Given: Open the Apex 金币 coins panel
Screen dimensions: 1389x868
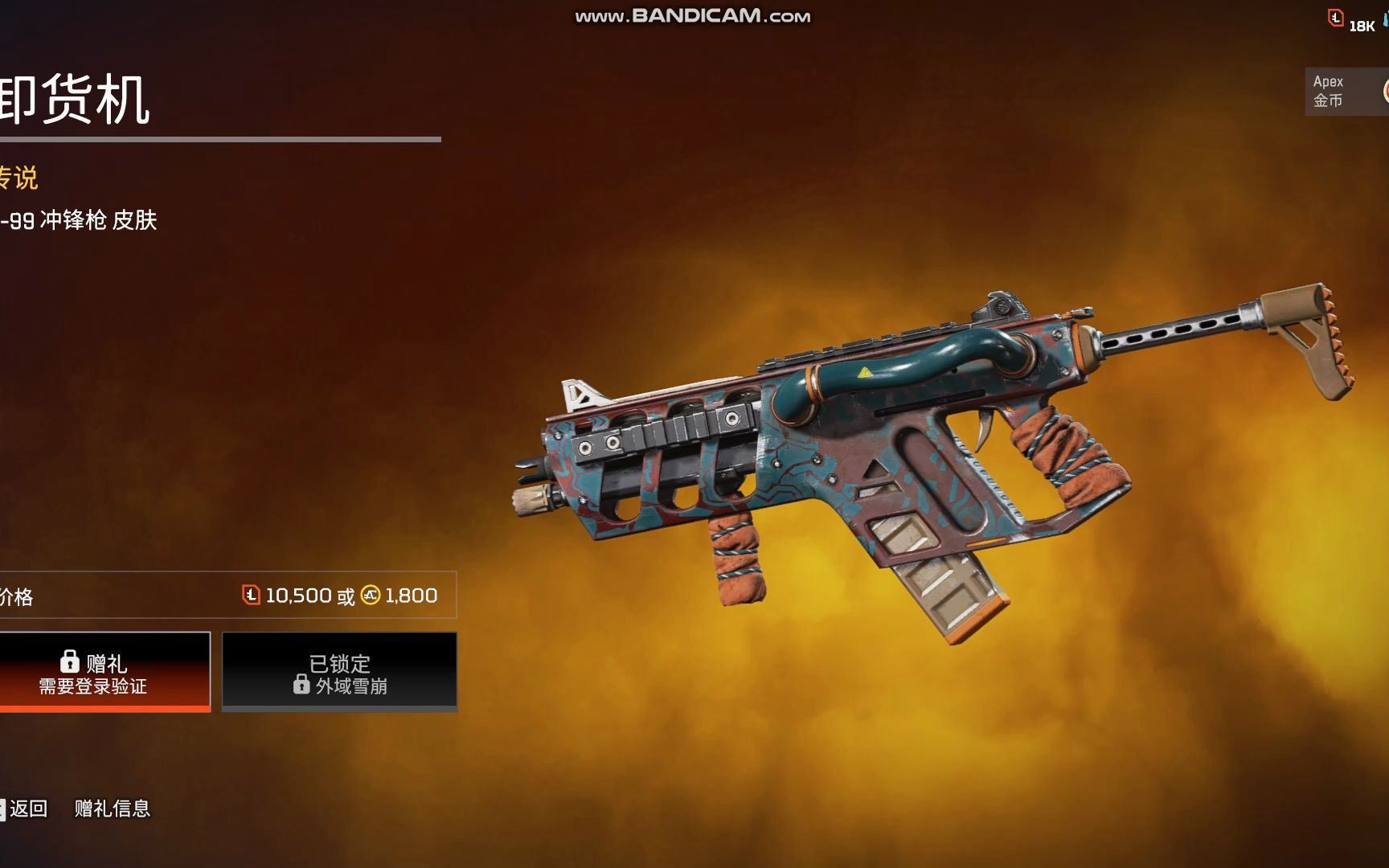Looking at the screenshot, I should (x=1344, y=91).
